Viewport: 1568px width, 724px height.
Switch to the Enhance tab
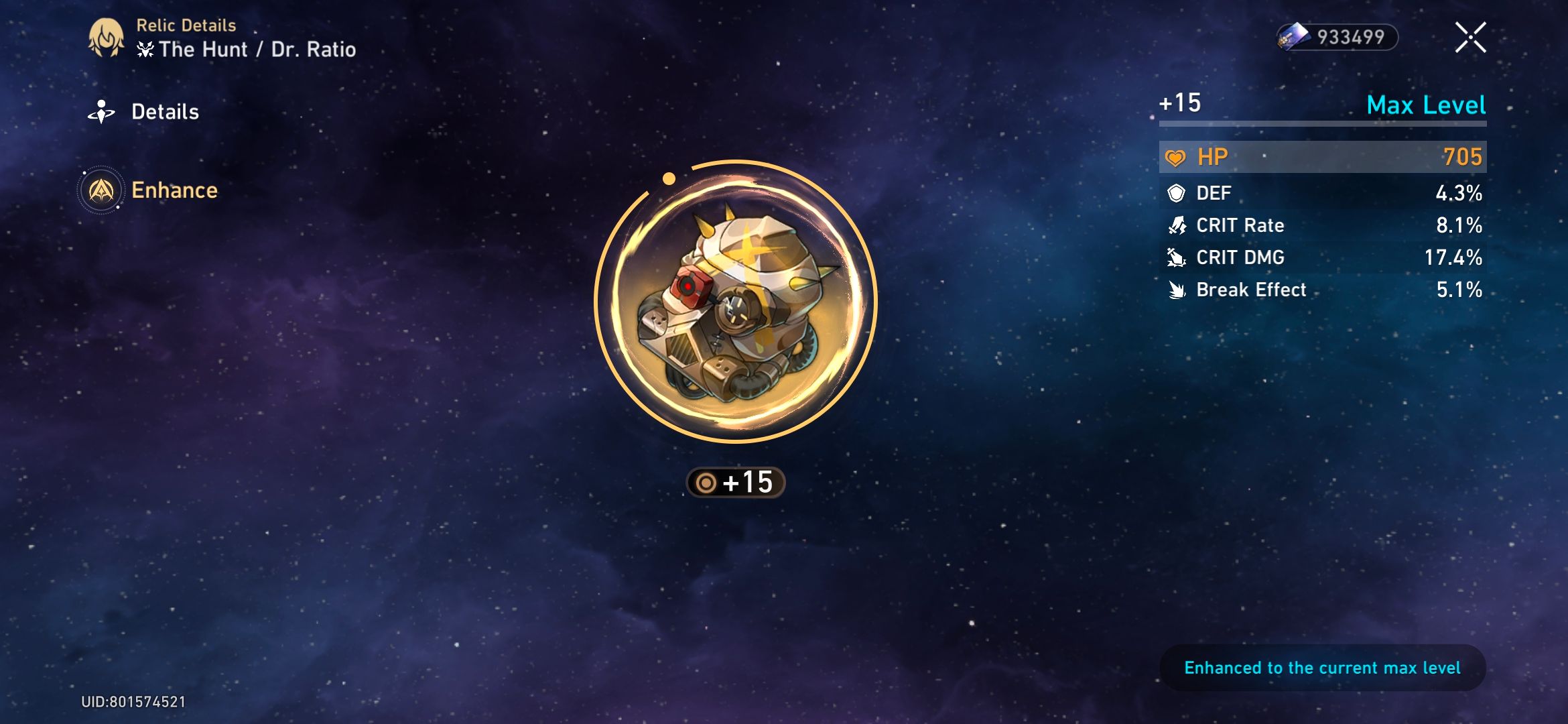pyautogui.click(x=176, y=190)
